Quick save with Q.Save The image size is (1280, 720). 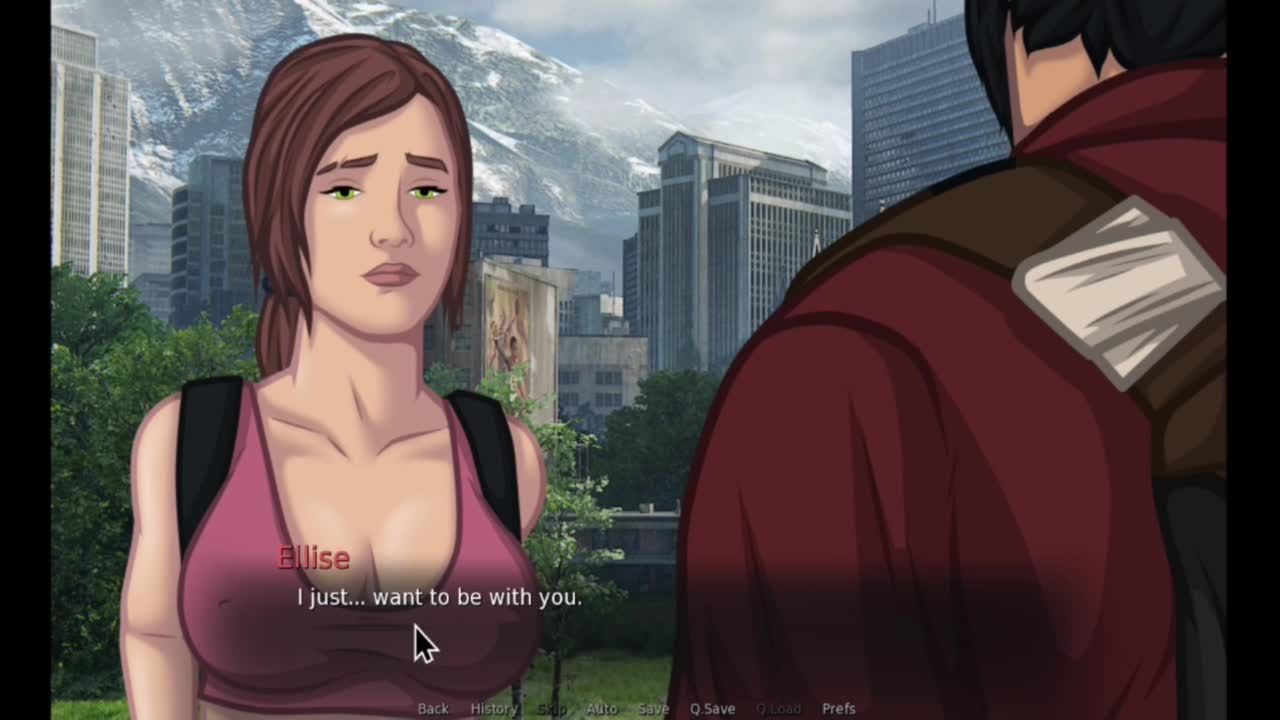712,708
